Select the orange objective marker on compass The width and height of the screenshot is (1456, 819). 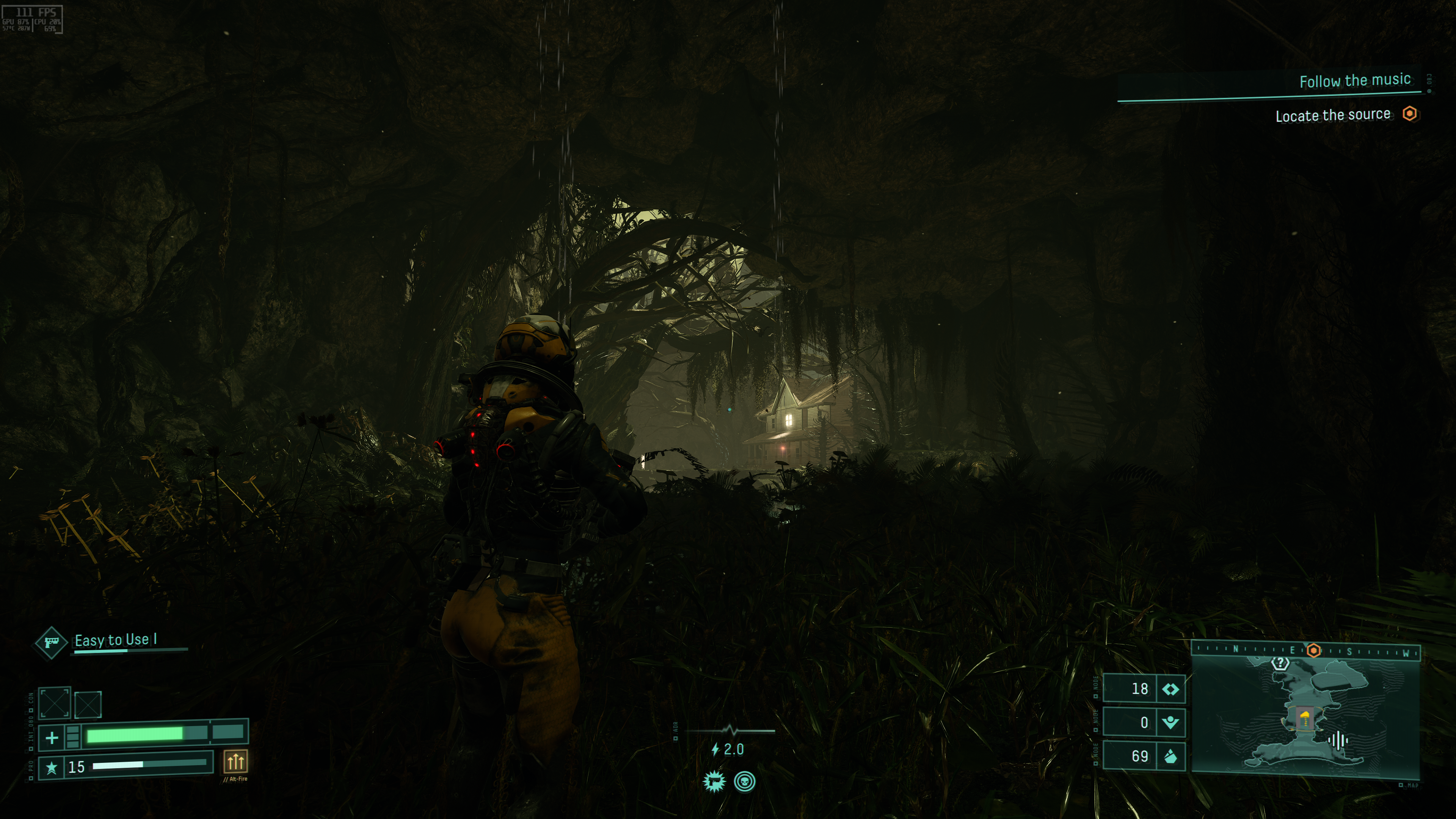click(1314, 651)
